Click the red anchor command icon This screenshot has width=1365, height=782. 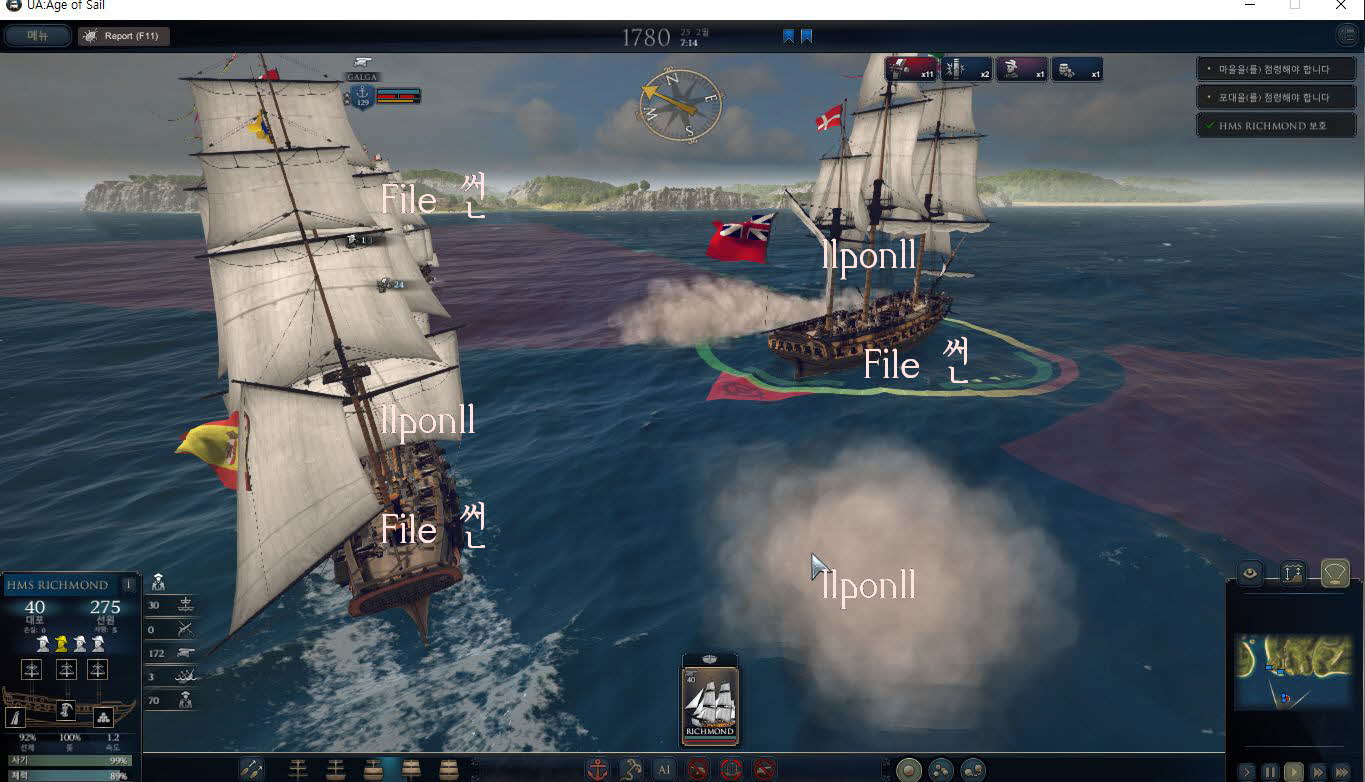pos(597,769)
